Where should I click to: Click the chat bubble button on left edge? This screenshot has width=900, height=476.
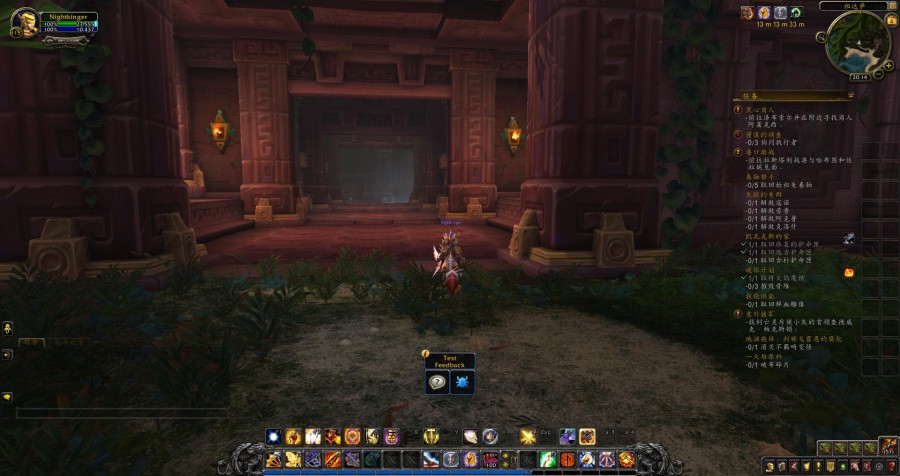tap(7, 396)
